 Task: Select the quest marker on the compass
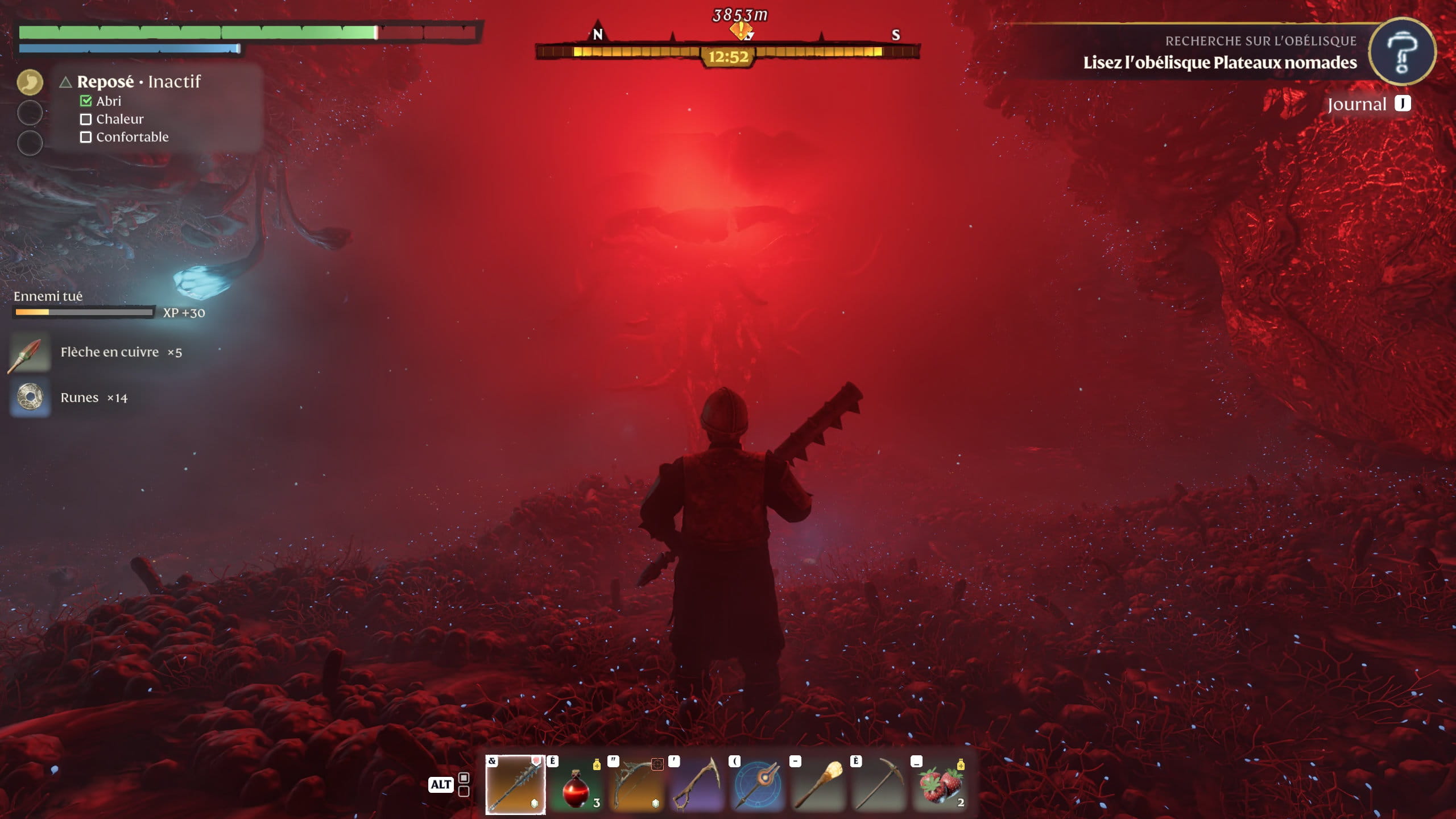click(x=741, y=30)
